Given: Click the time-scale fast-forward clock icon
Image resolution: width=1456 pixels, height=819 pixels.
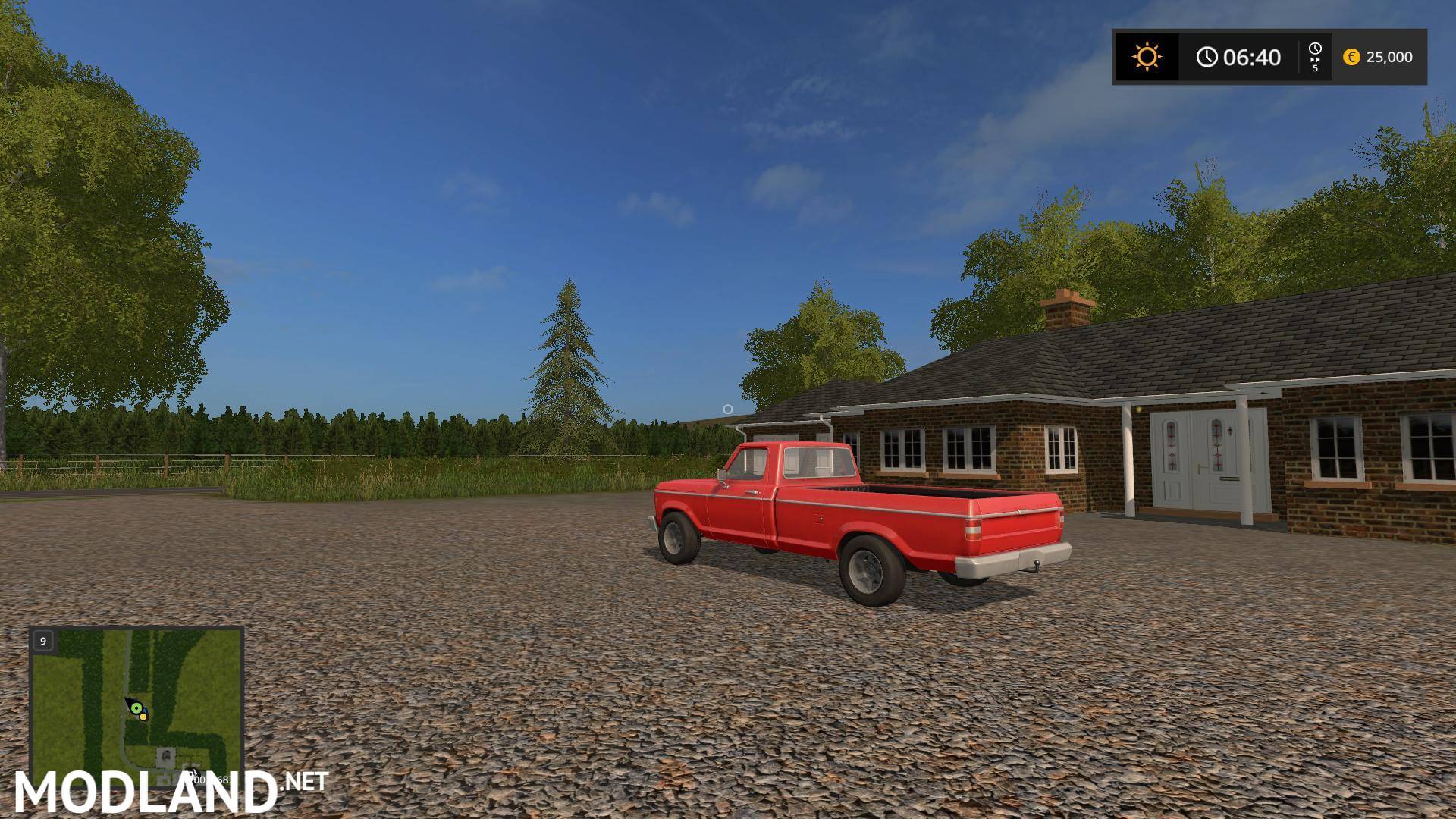Looking at the screenshot, I should coord(1316,50).
